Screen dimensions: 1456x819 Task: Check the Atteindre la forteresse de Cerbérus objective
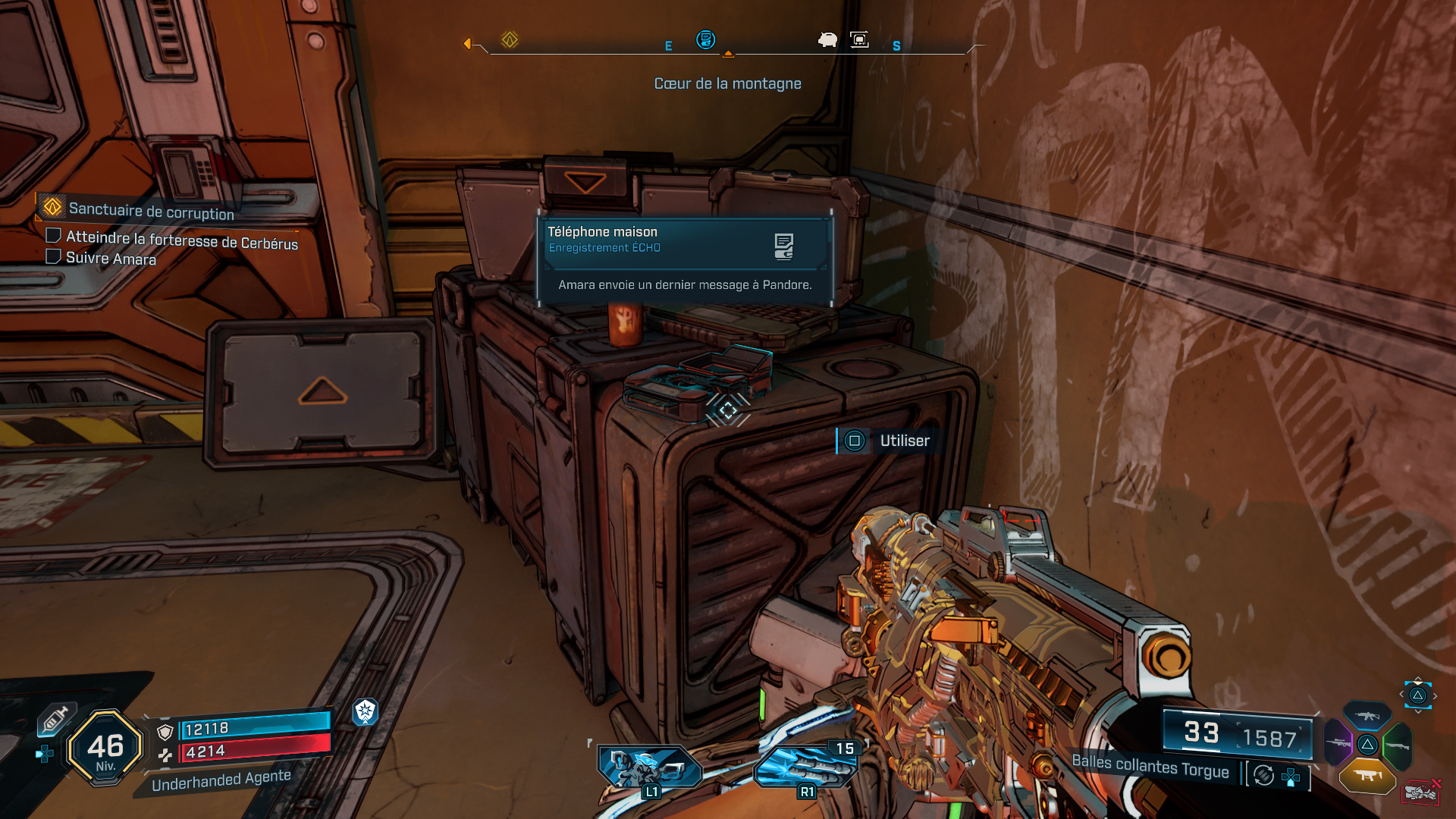54,236
